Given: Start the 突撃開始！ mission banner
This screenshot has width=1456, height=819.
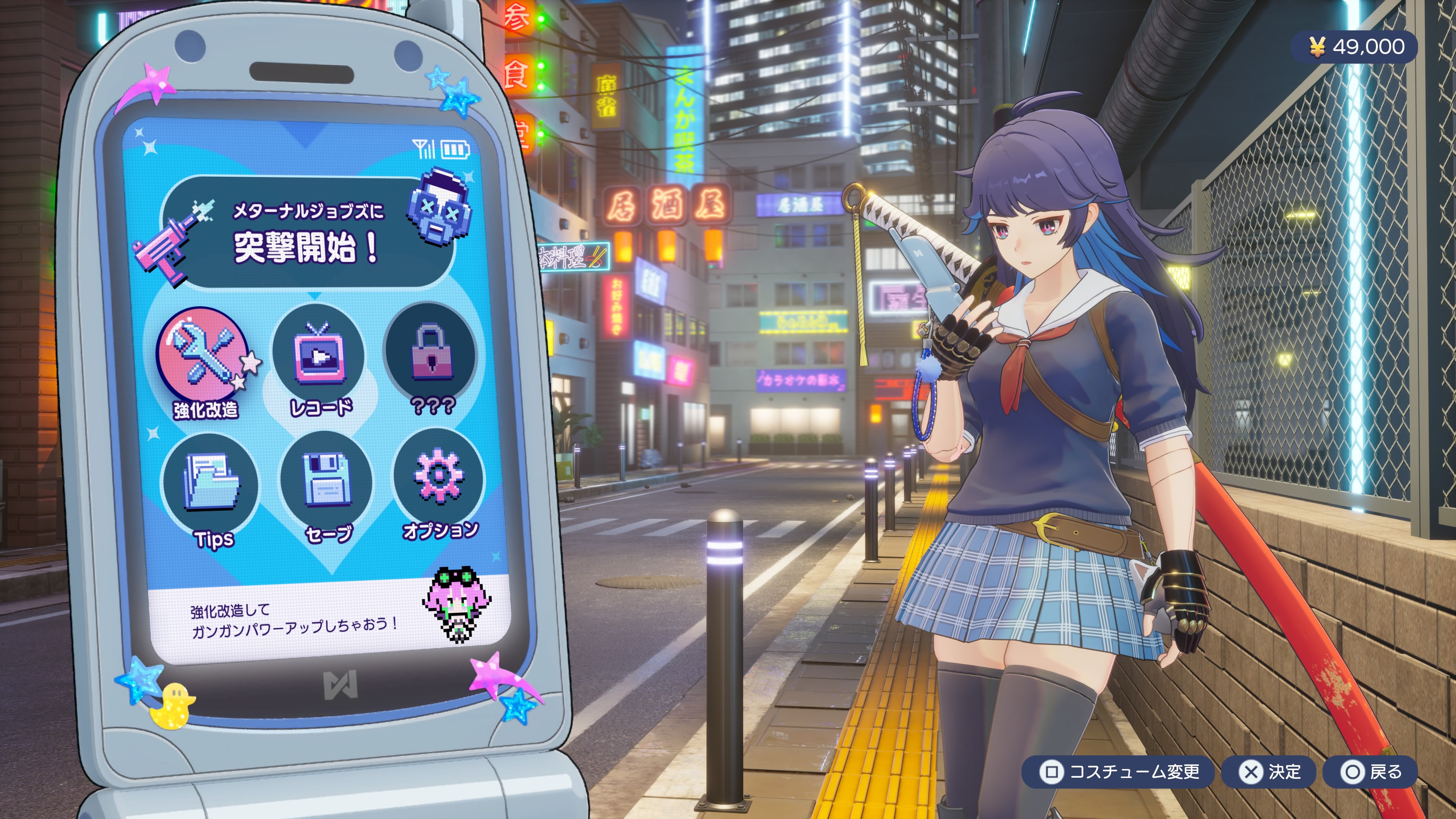Looking at the screenshot, I should coord(308,233).
